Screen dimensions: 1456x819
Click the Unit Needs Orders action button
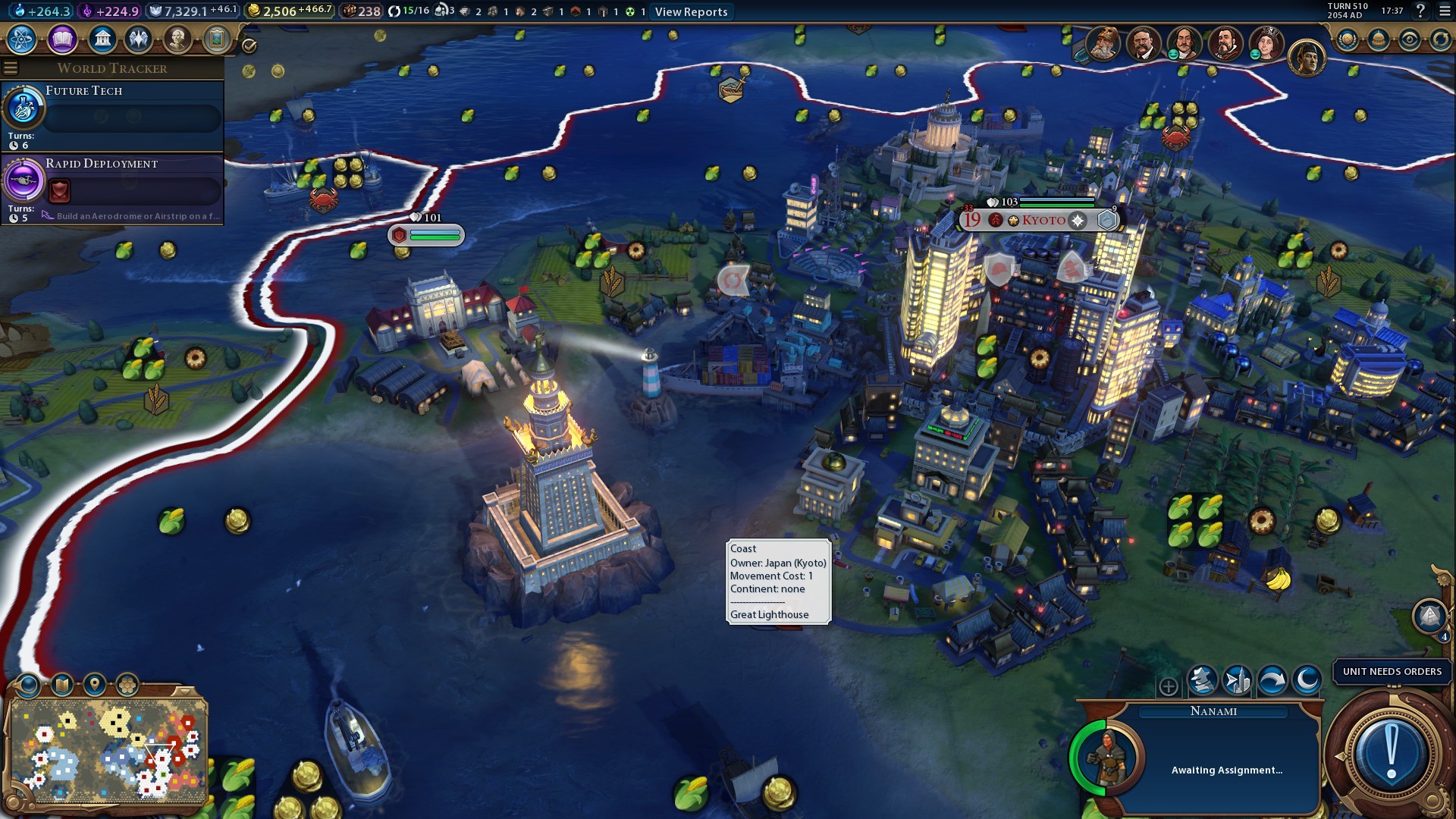pyautogui.click(x=1391, y=752)
